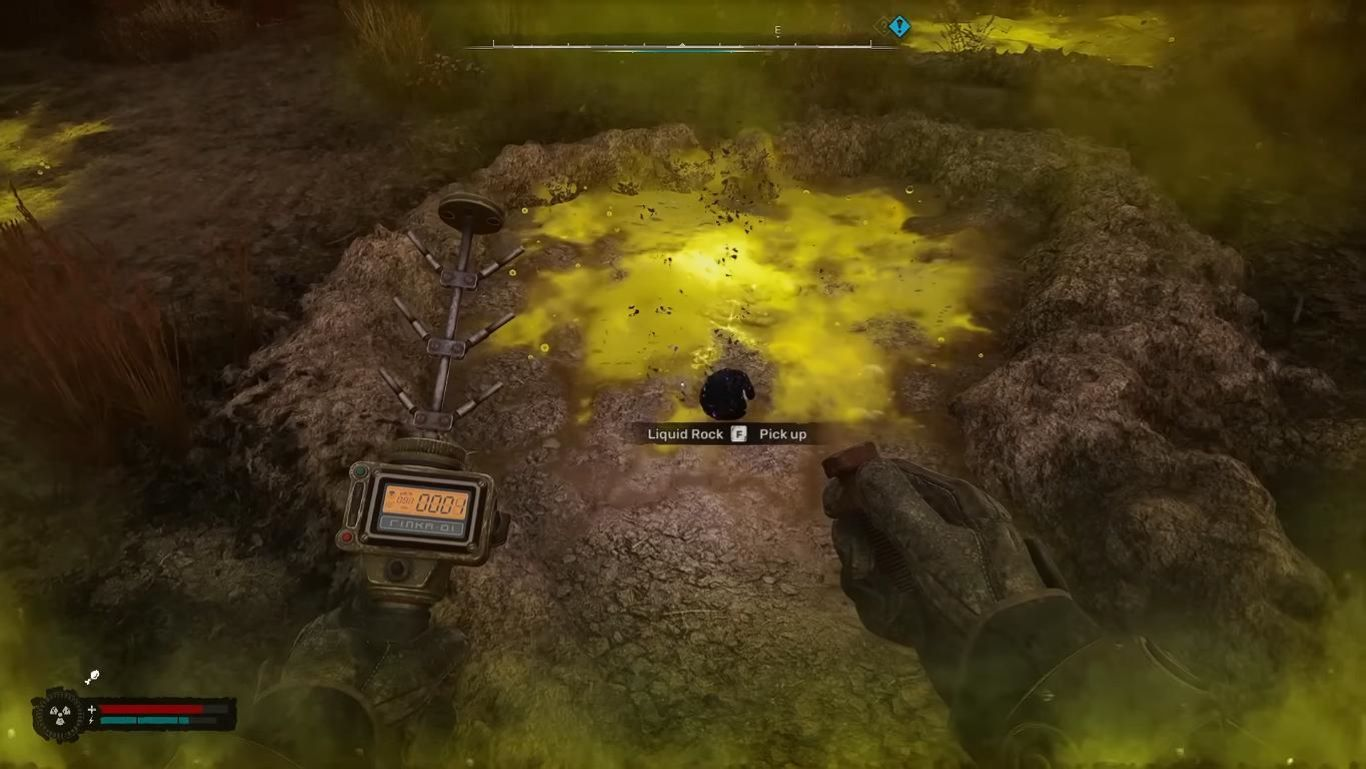The height and width of the screenshot is (769, 1366).
Task: Click the health cross icon beside the red bar
Action: [x=91, y=709]
